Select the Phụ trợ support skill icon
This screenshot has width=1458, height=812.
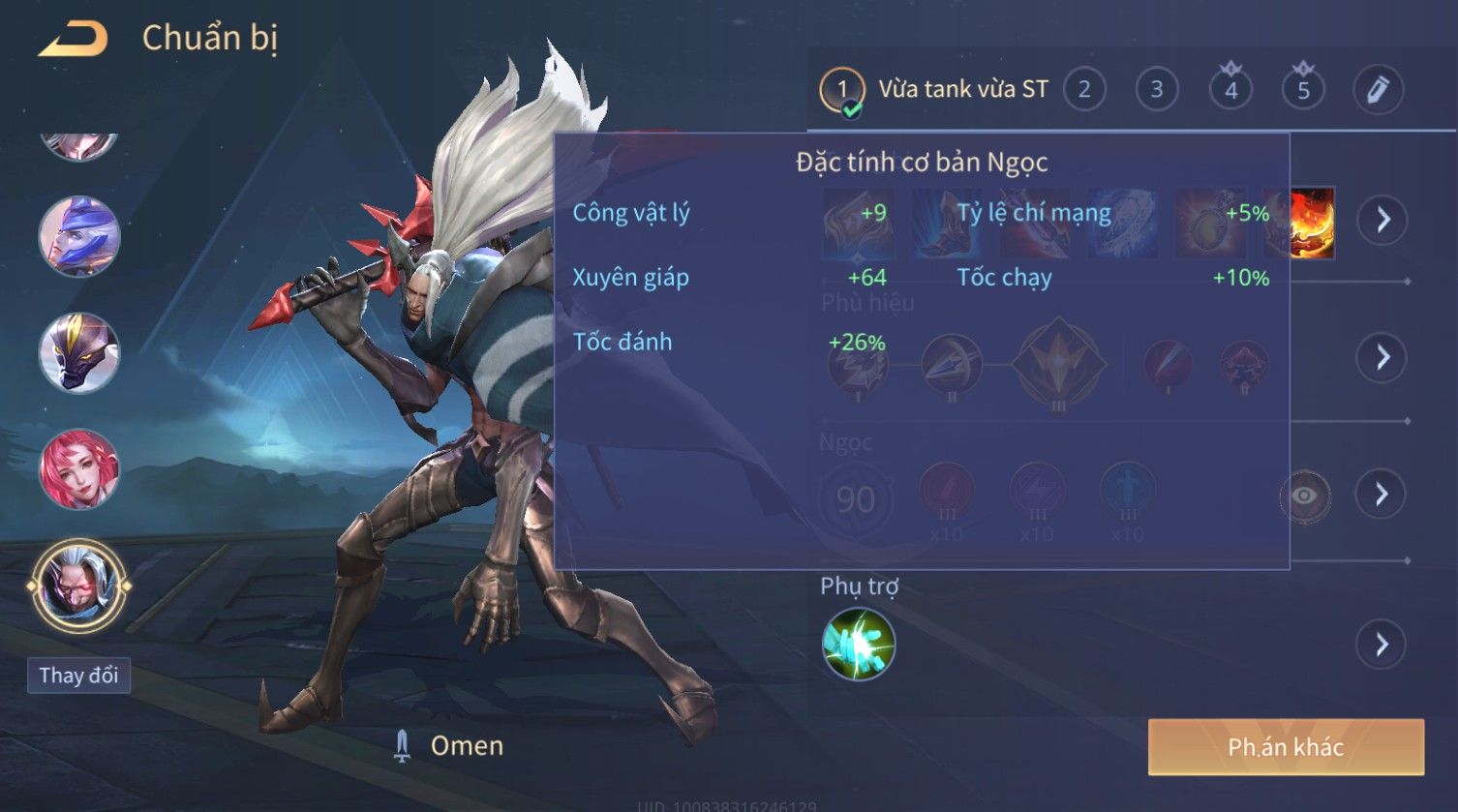pos(859,644)
